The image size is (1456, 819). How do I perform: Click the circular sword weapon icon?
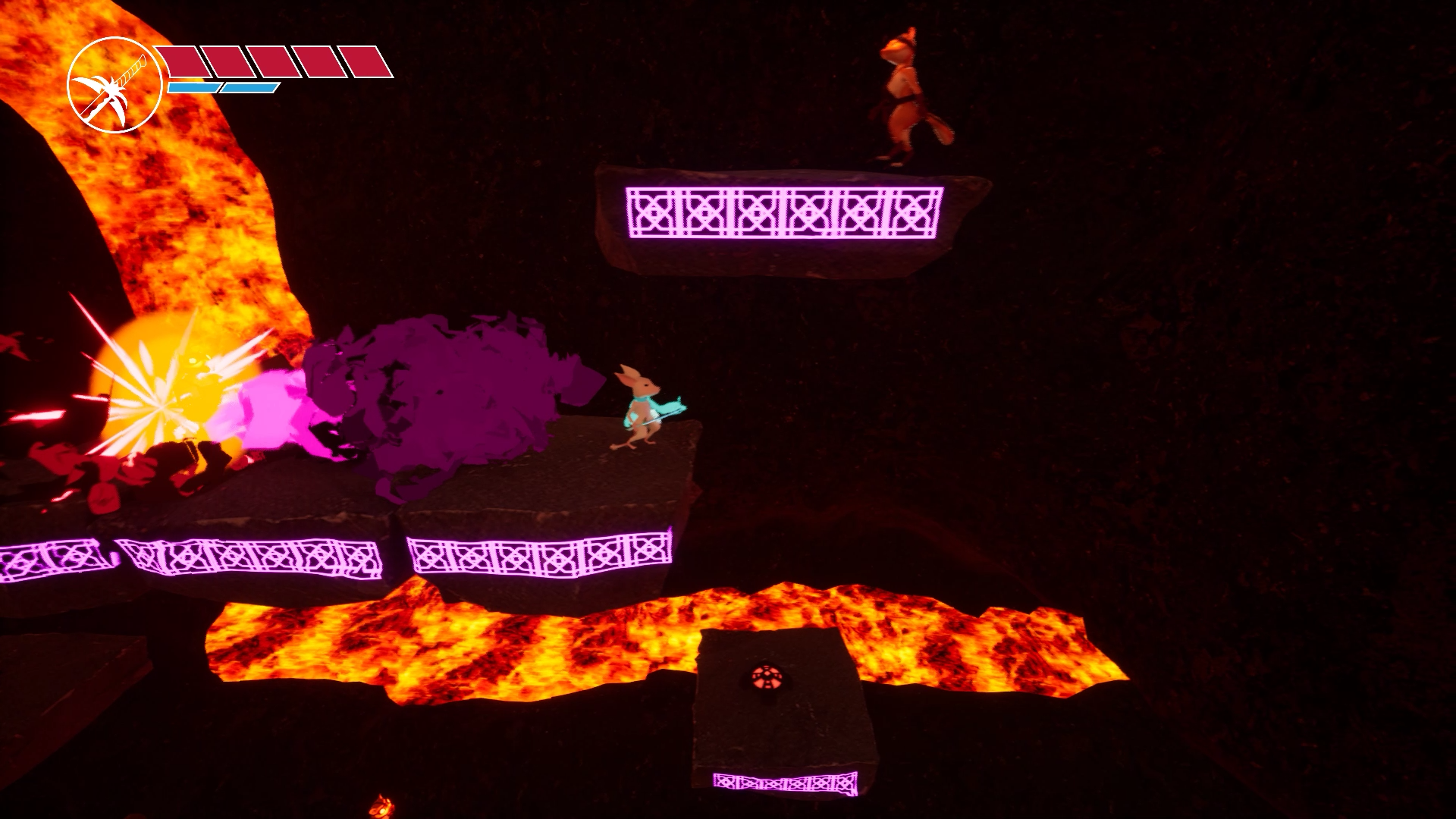pos(114,85)
